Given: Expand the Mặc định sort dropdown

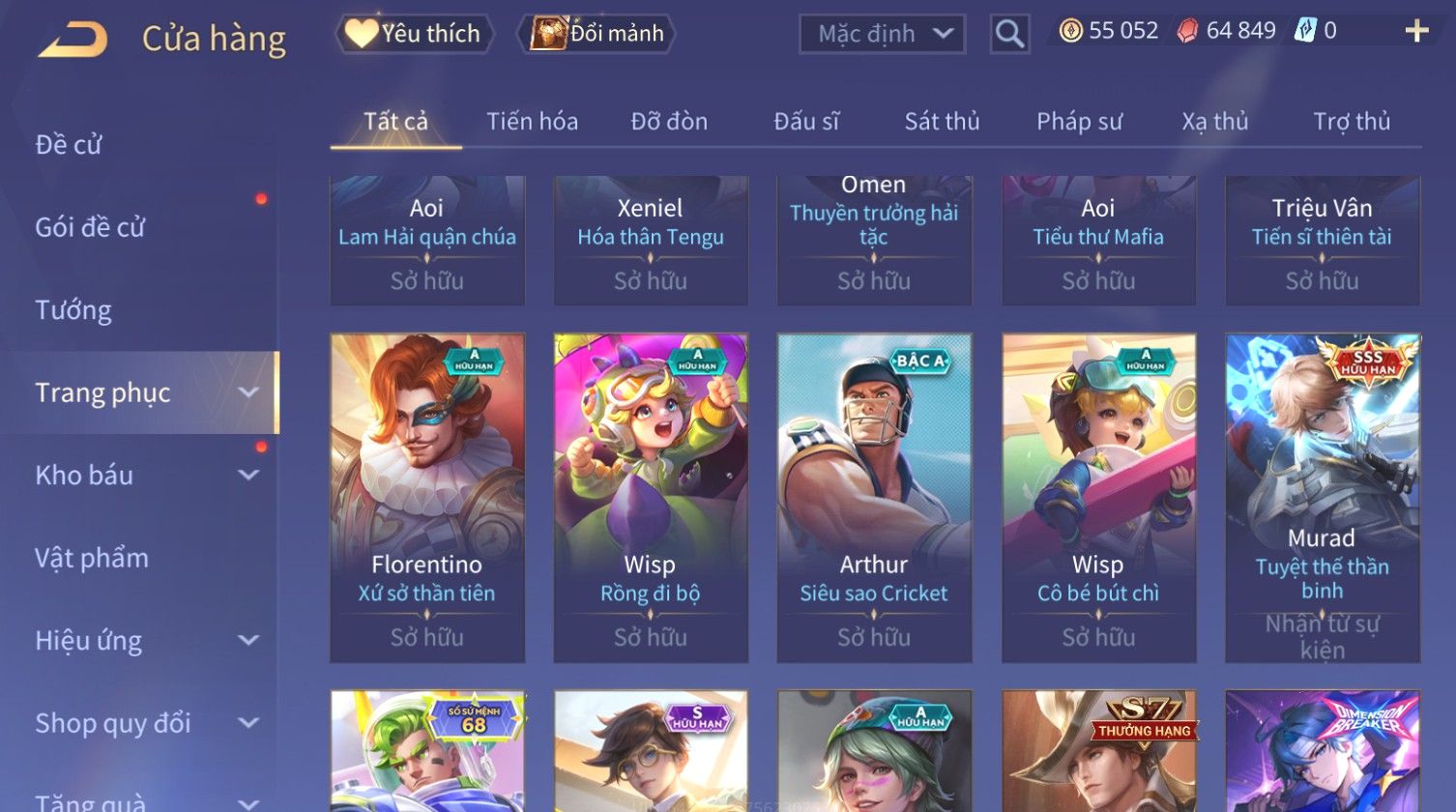Looking at the screenshot, I should (x=882, y=34).
